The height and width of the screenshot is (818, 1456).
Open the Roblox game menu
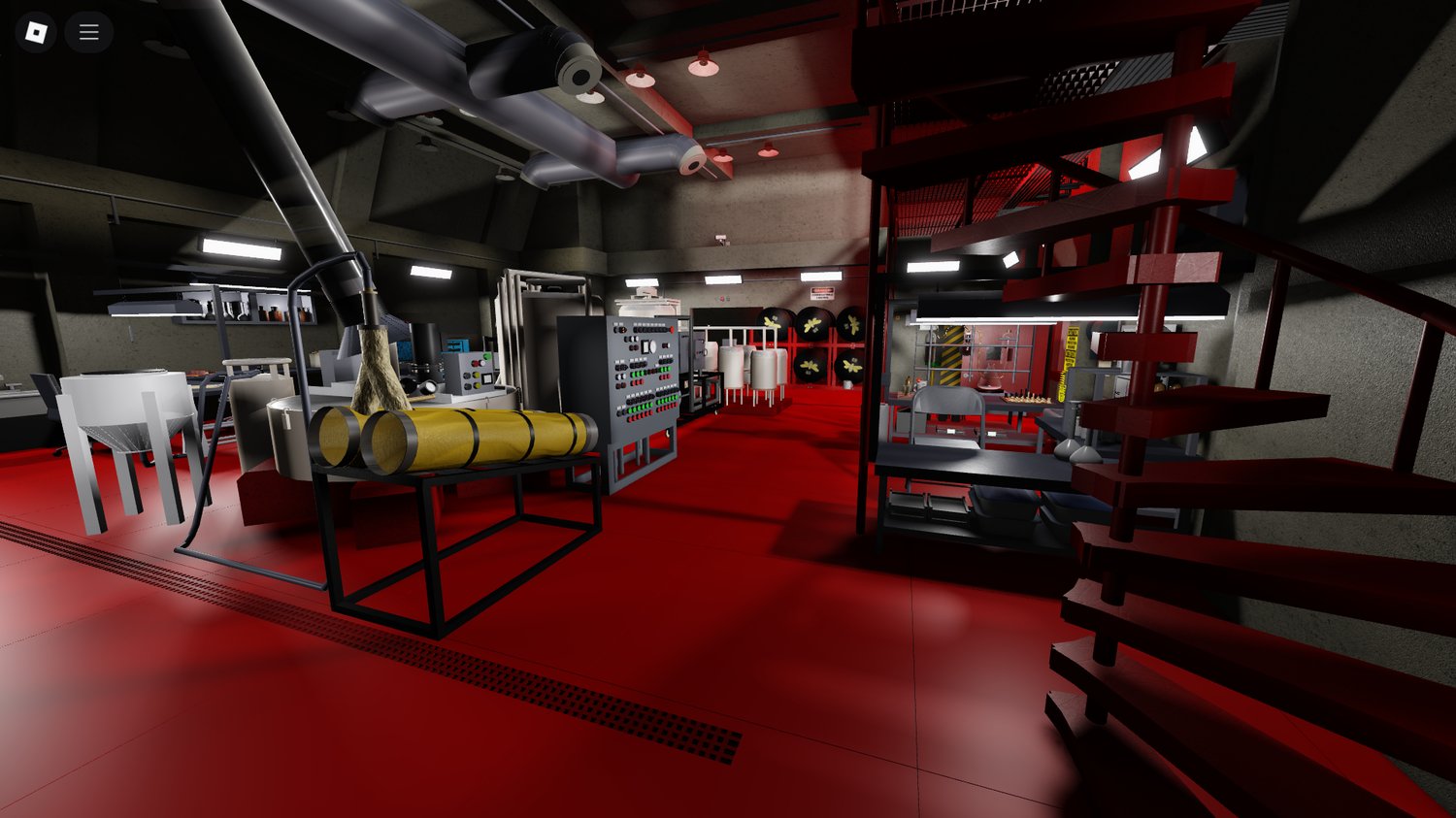(x=88, y=31)
